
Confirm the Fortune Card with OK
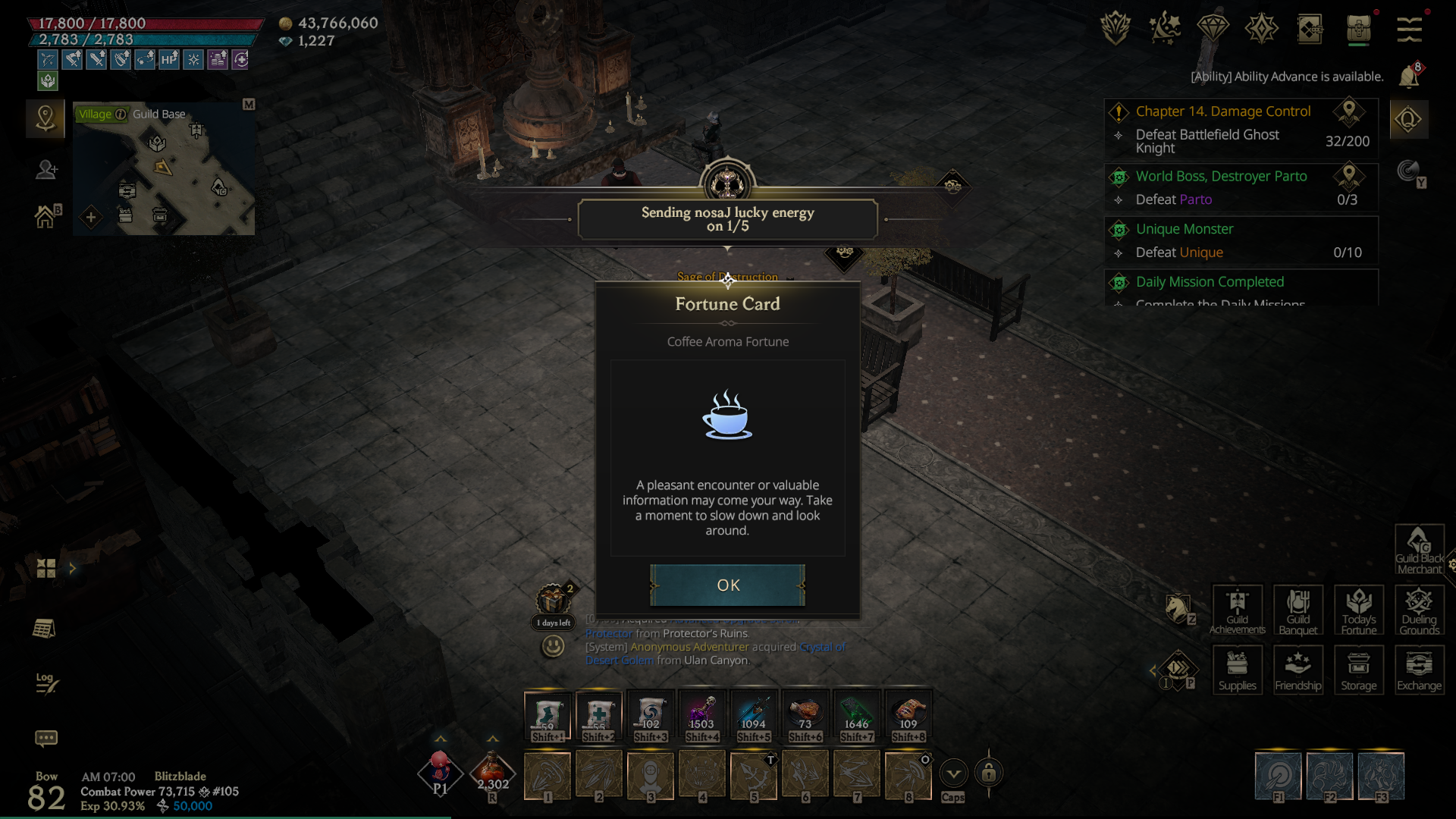[727, 585]
